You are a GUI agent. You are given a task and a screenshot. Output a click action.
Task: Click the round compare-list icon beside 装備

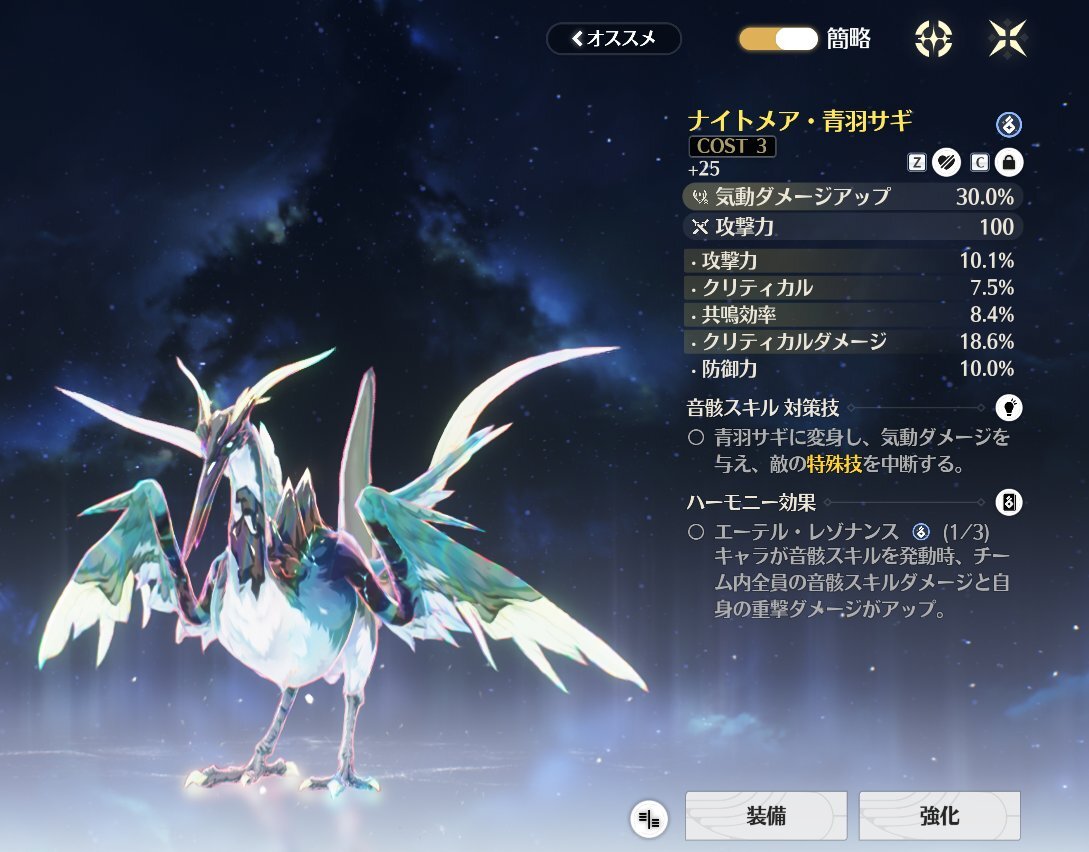pos(649,820)
